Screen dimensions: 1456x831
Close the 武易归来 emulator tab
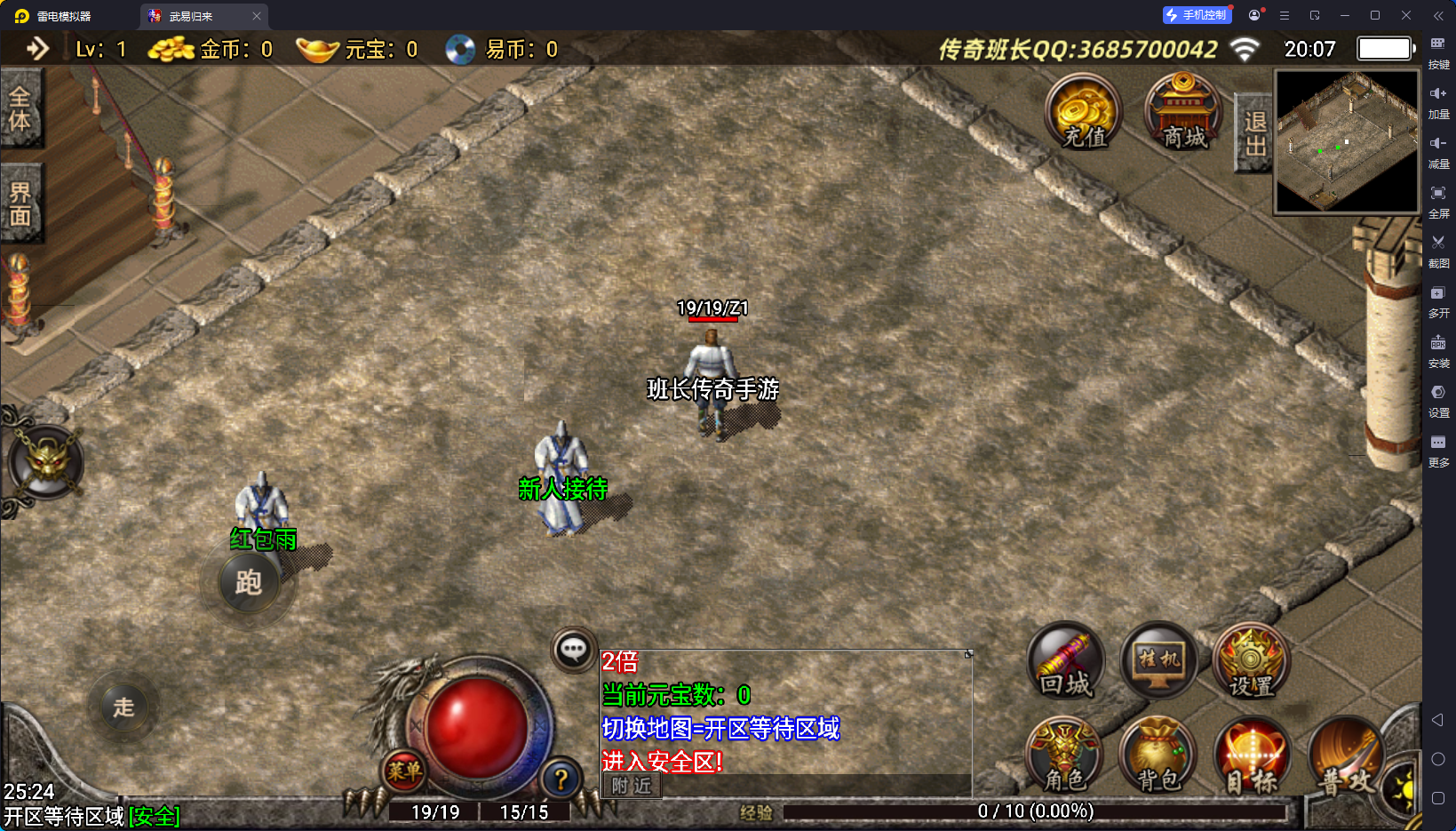[257, 16]
